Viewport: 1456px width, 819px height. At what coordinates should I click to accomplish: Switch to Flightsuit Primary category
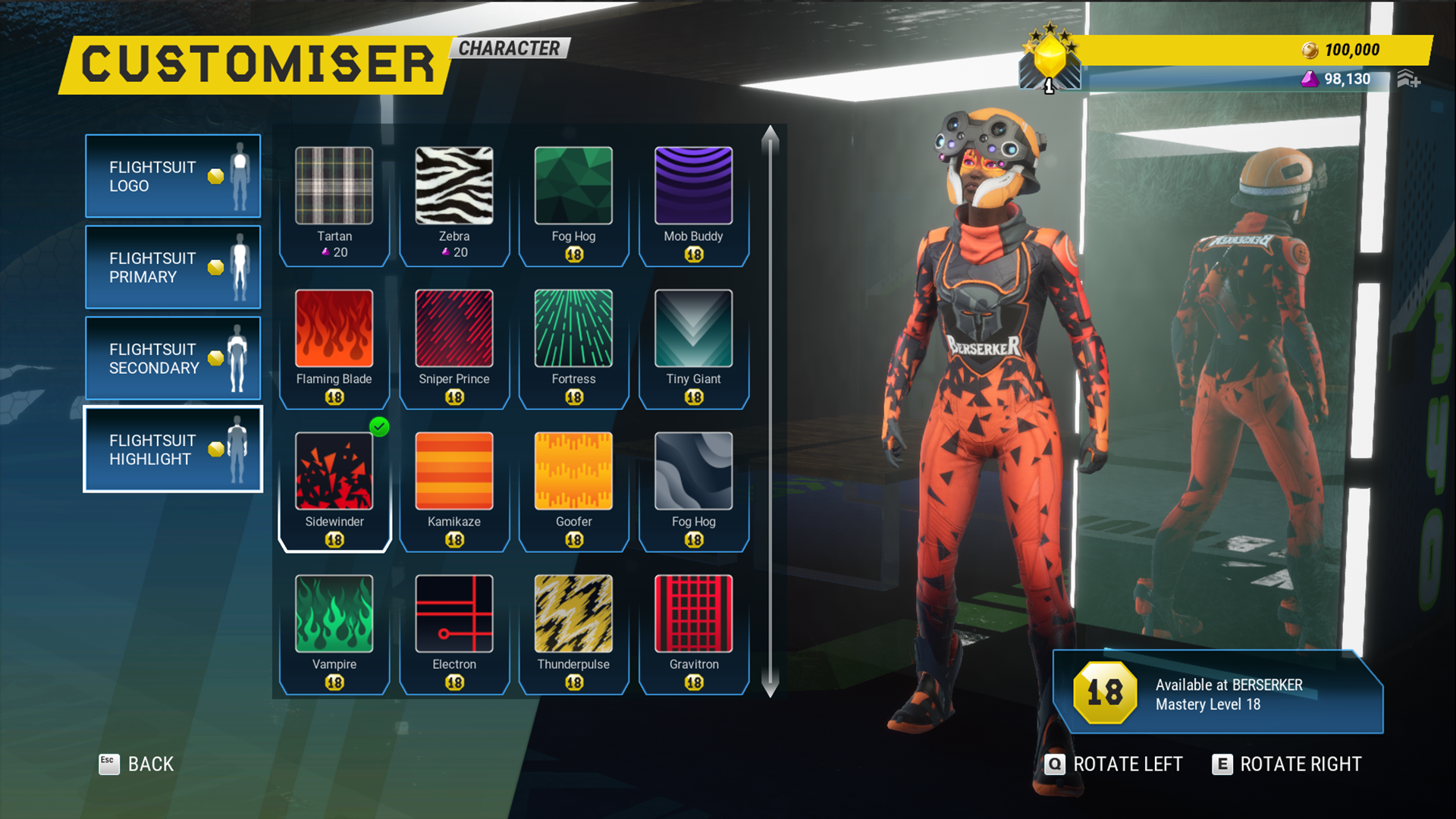coord(173,267)
